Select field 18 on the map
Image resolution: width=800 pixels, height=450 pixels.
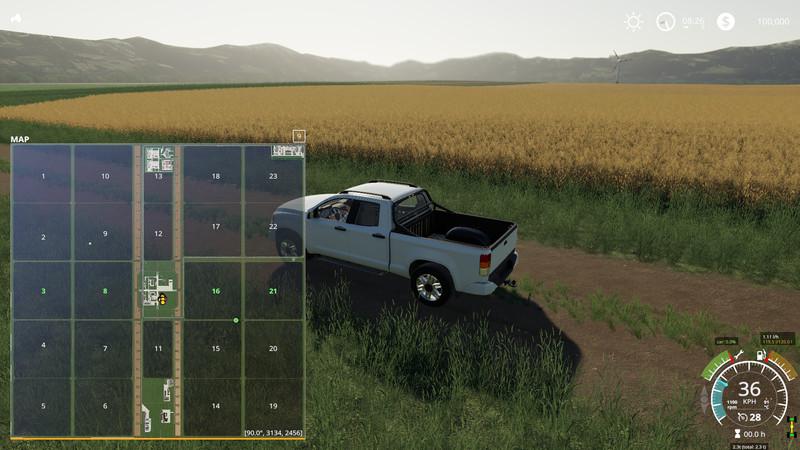coord(215,176)
